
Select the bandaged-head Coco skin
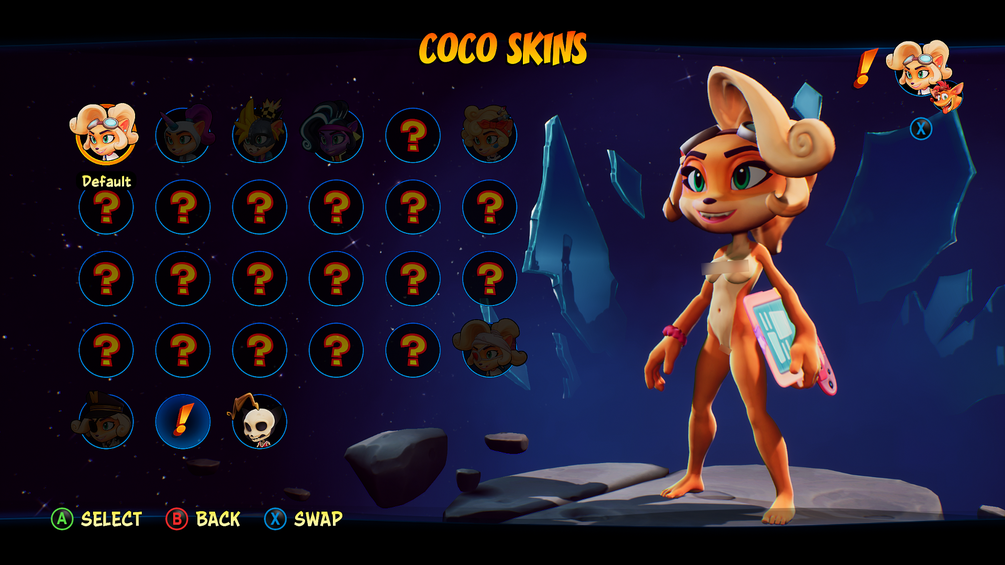[x=489, y=349]
